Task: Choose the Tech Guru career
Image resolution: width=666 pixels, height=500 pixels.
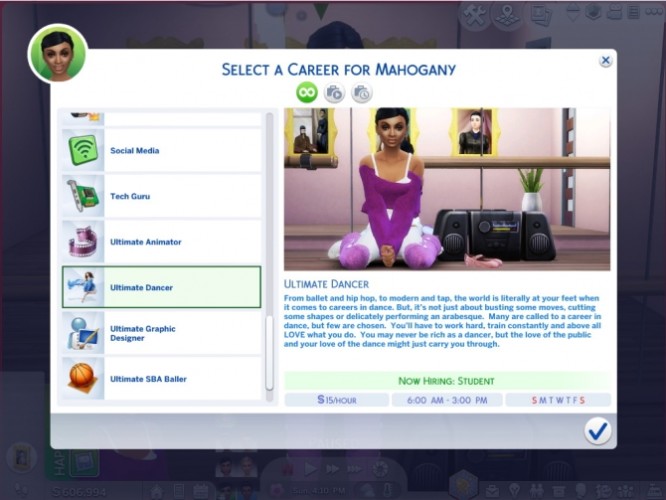Action: [x=161, y=196]
